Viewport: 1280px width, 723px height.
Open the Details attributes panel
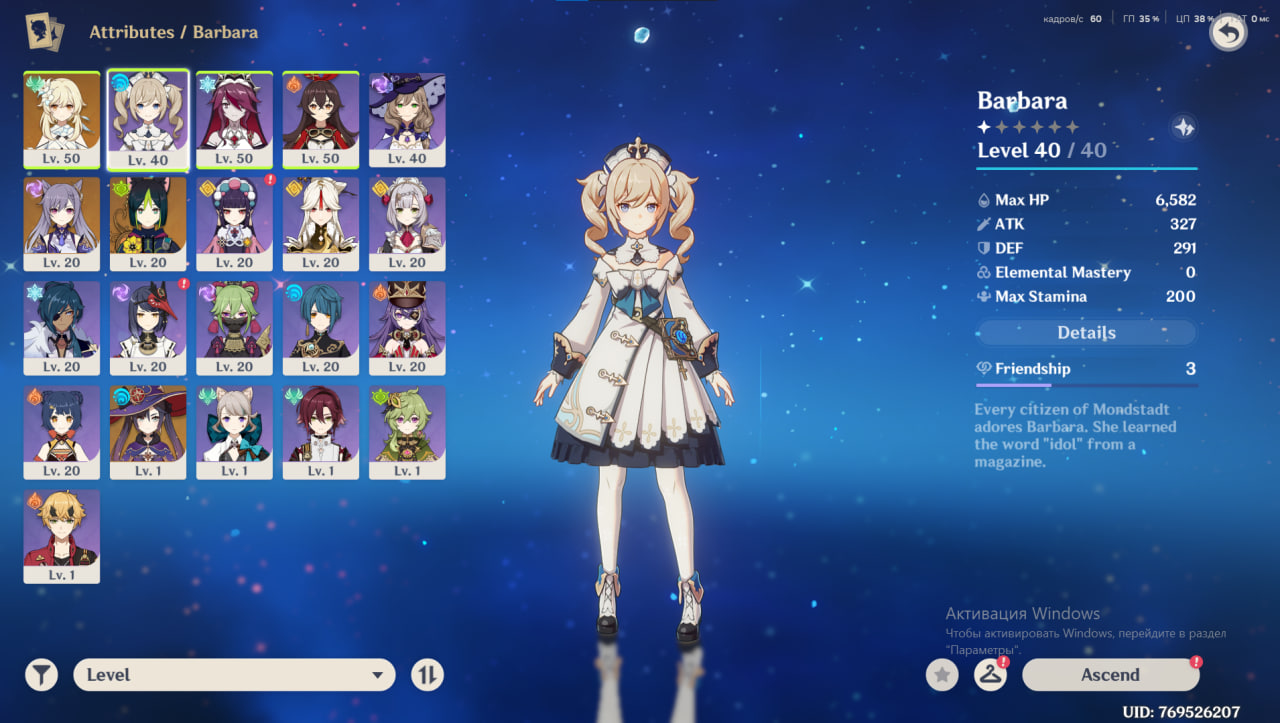(1086, 333)
